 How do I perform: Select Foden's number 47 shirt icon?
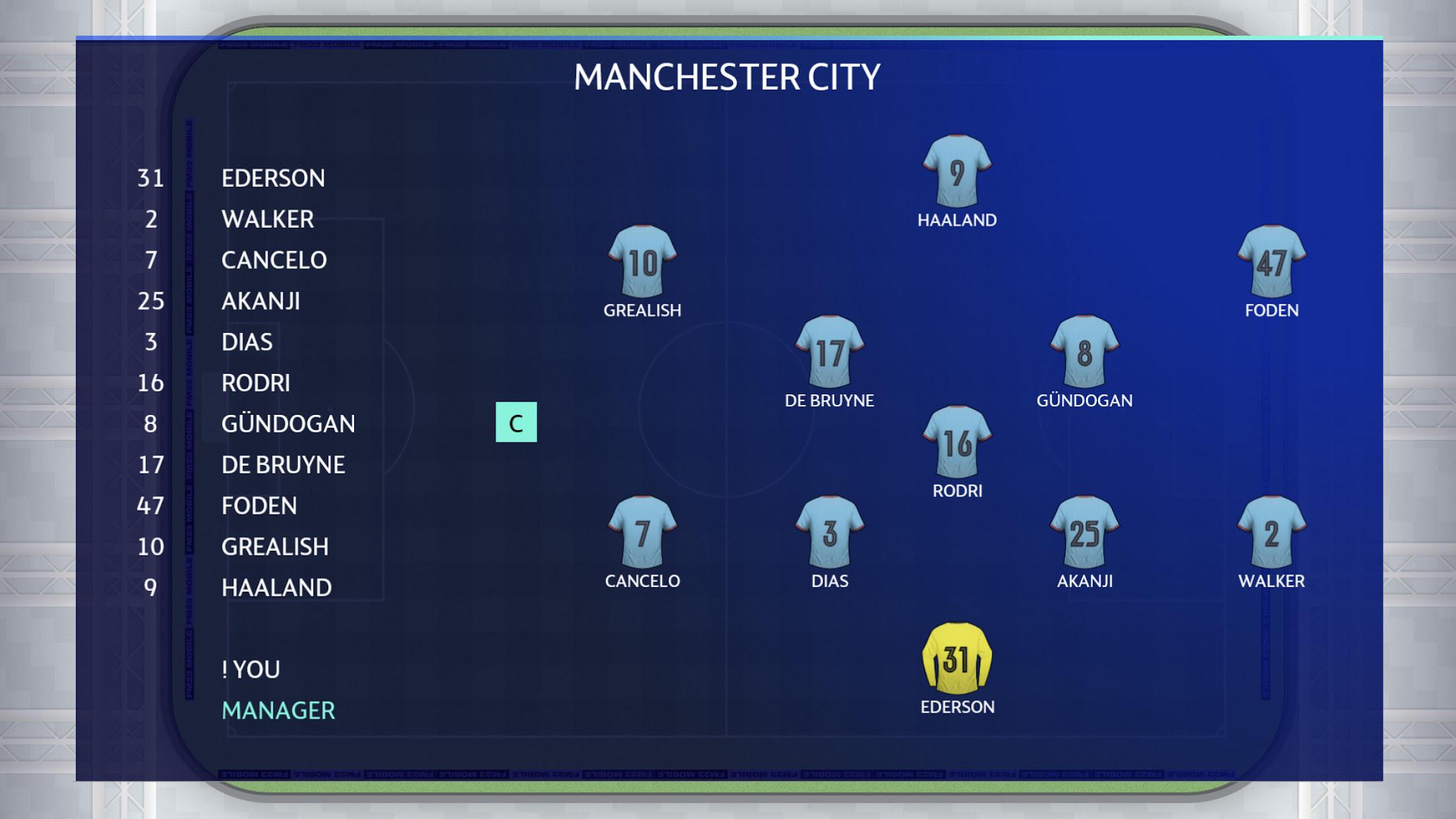(x=1271, y=262)
